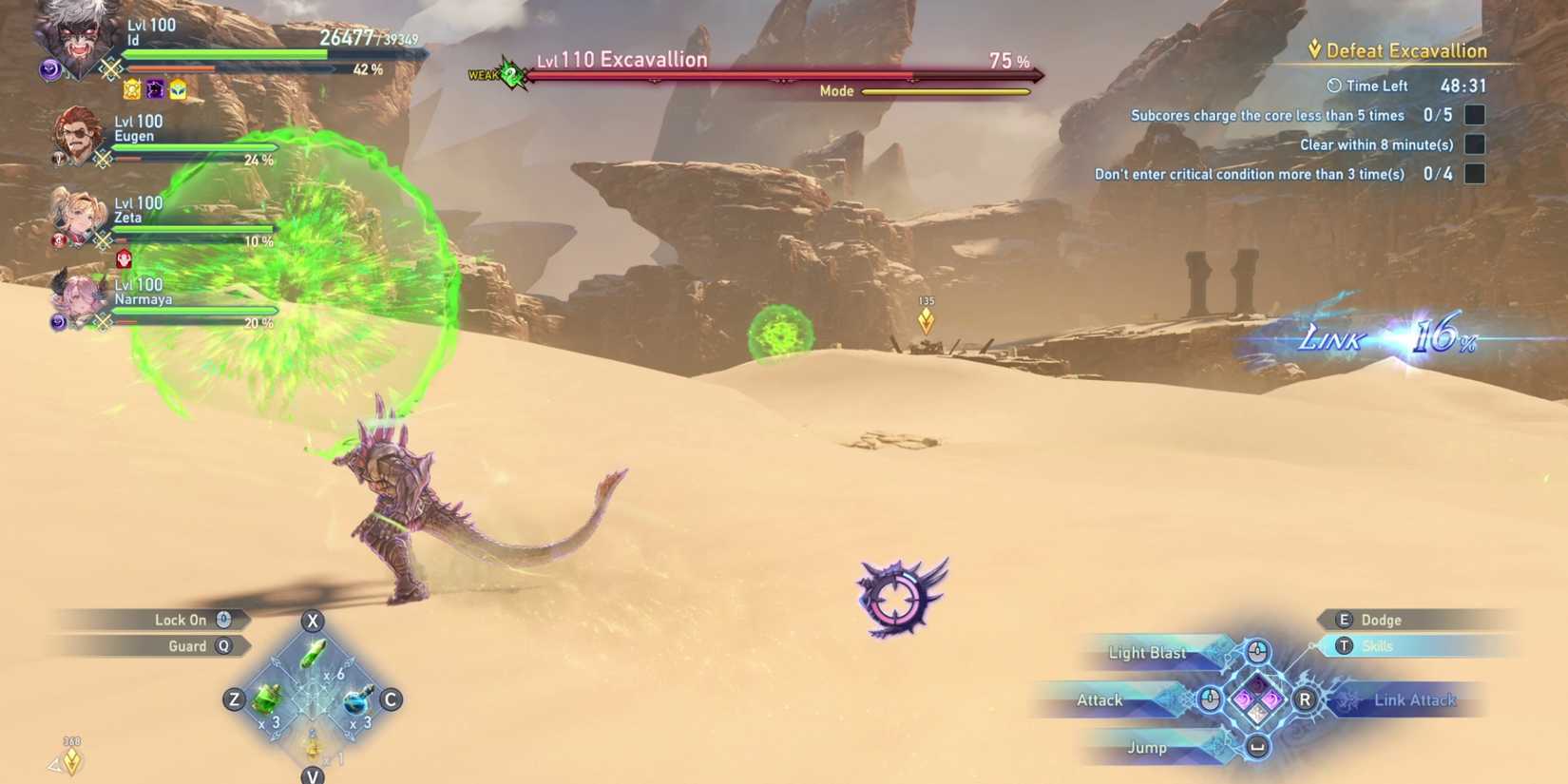1568x784 pixels.
Task: Check the critical condition objective box
Action: coord(1474,173)
